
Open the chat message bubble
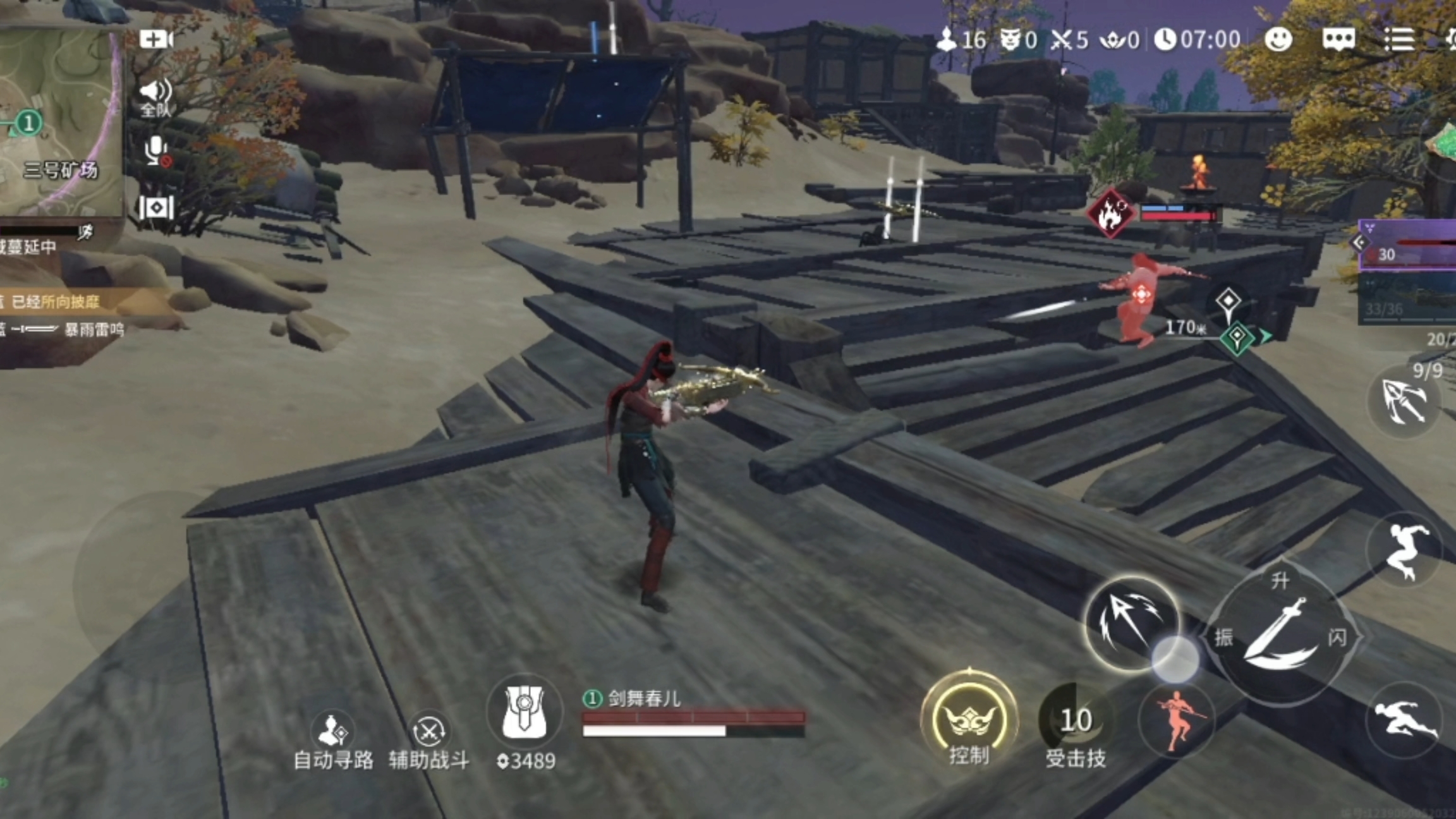[x=1338, y=40]
